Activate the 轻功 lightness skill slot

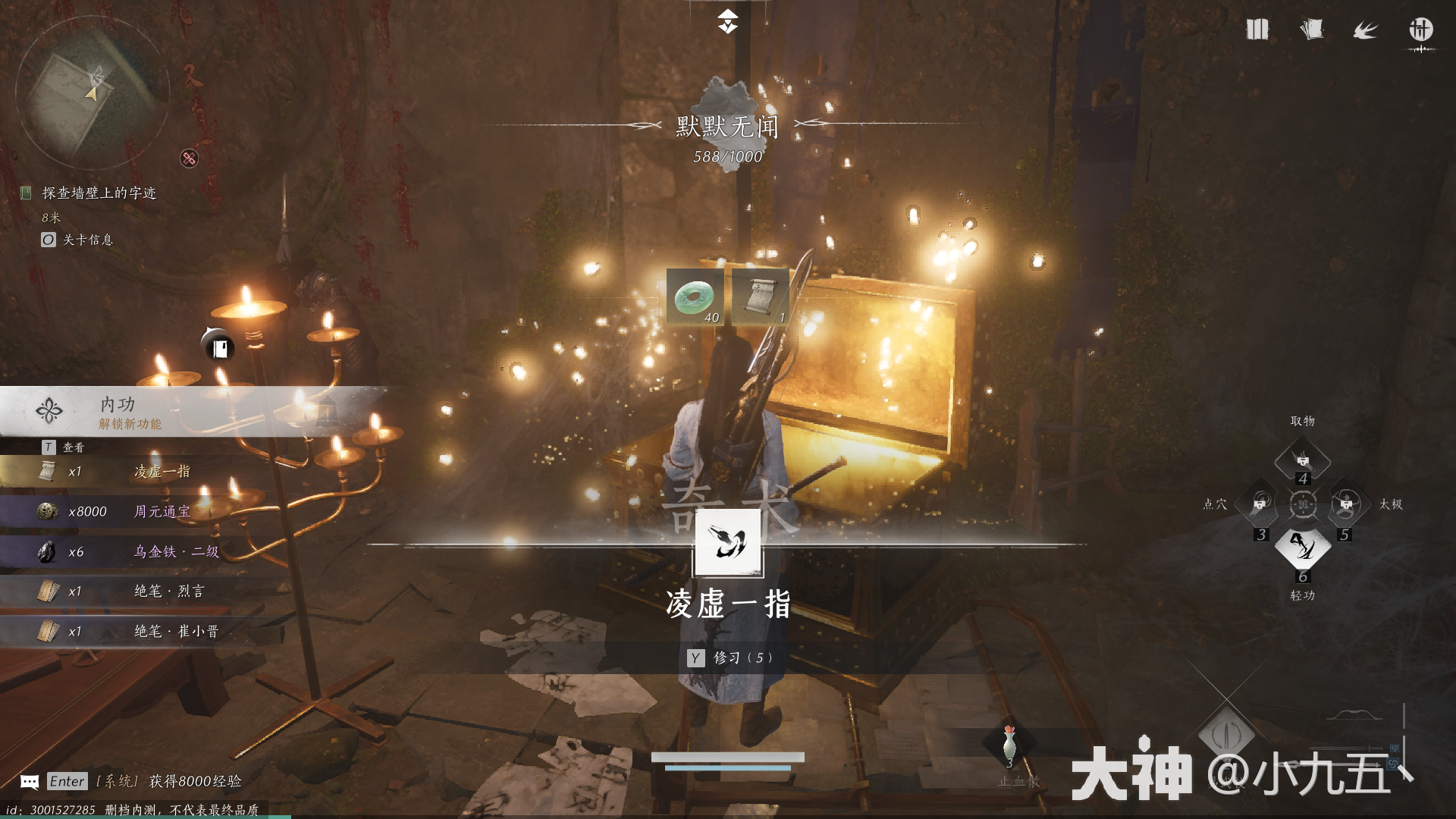[1302, 548]
